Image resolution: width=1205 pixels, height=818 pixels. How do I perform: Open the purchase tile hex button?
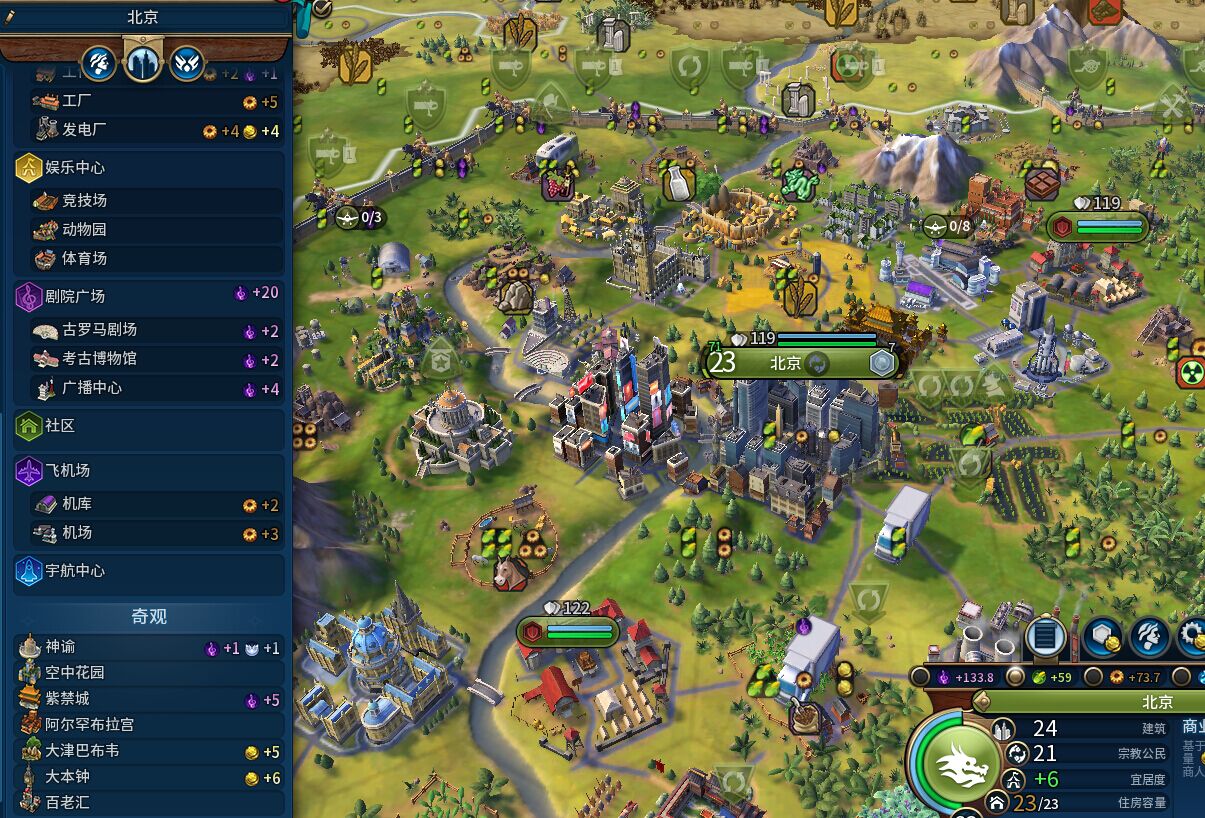[1103, 637]
